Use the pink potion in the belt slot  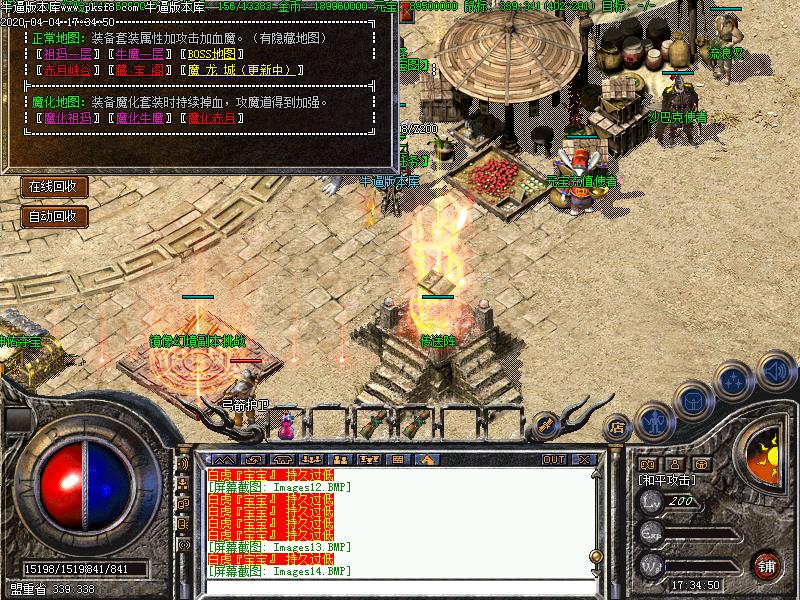coord(287,427)
